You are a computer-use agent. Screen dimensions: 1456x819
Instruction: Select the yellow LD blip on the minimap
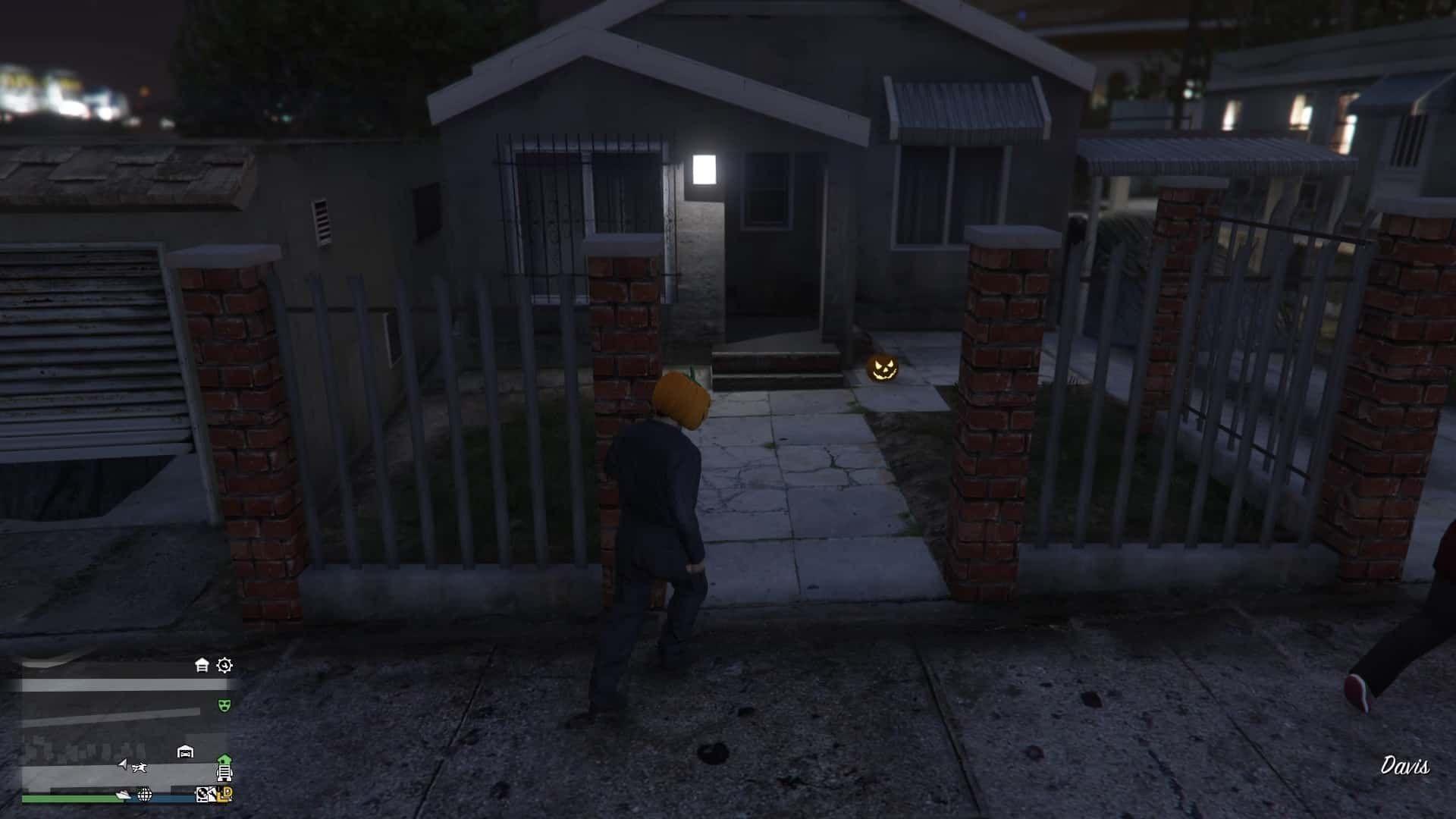tap(224, 795)
